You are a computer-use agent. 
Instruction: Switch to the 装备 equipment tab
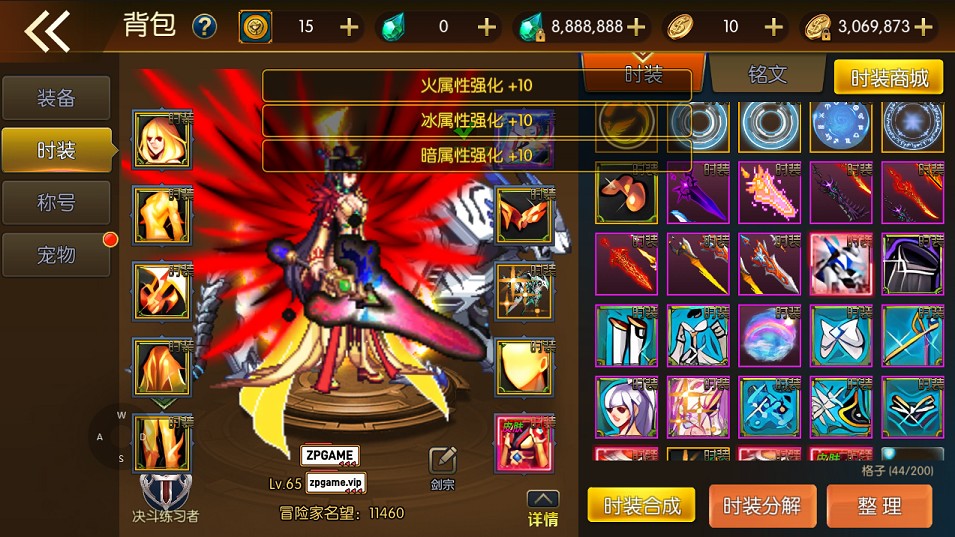(x=56, y=98)
